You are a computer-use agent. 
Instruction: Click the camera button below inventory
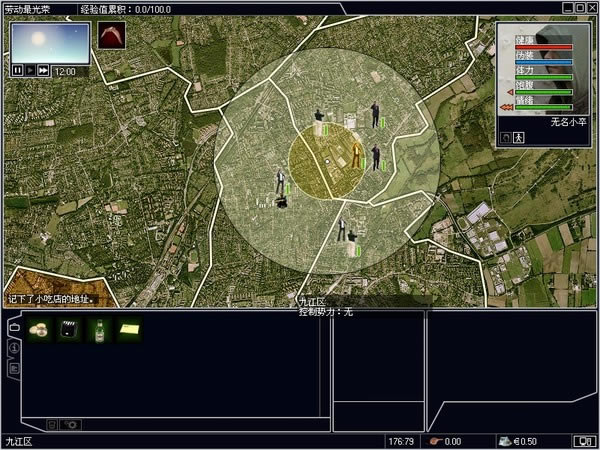click(x=70, y=424)
